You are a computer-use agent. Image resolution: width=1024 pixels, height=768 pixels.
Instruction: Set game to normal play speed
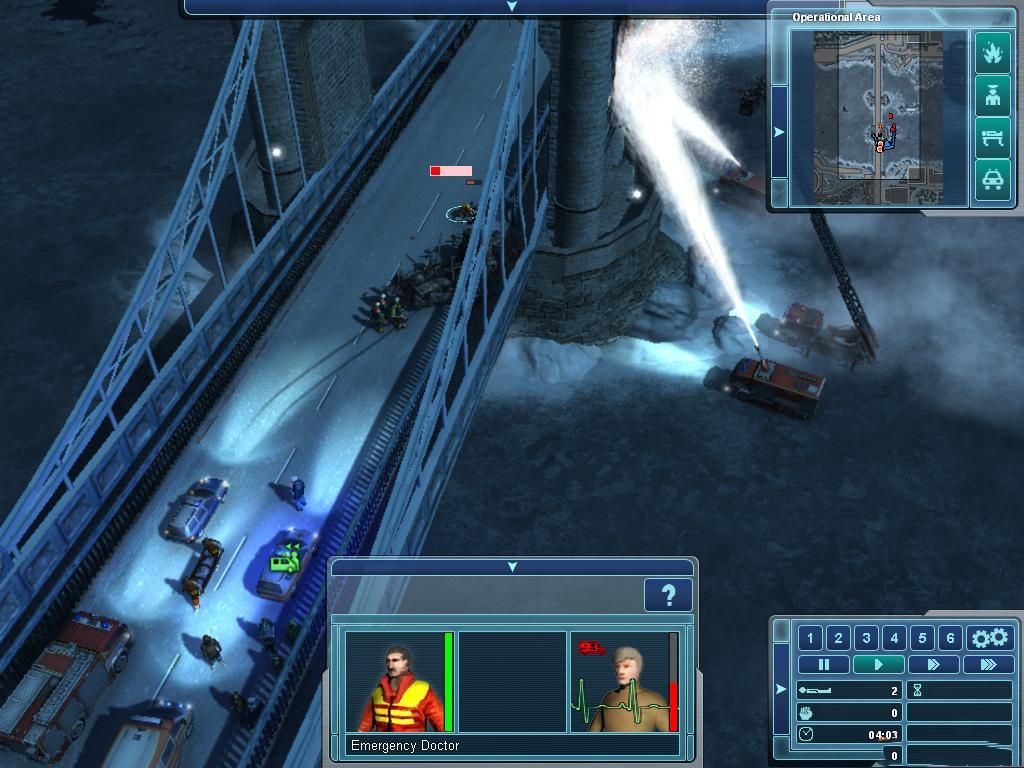(x=878, y=664)
